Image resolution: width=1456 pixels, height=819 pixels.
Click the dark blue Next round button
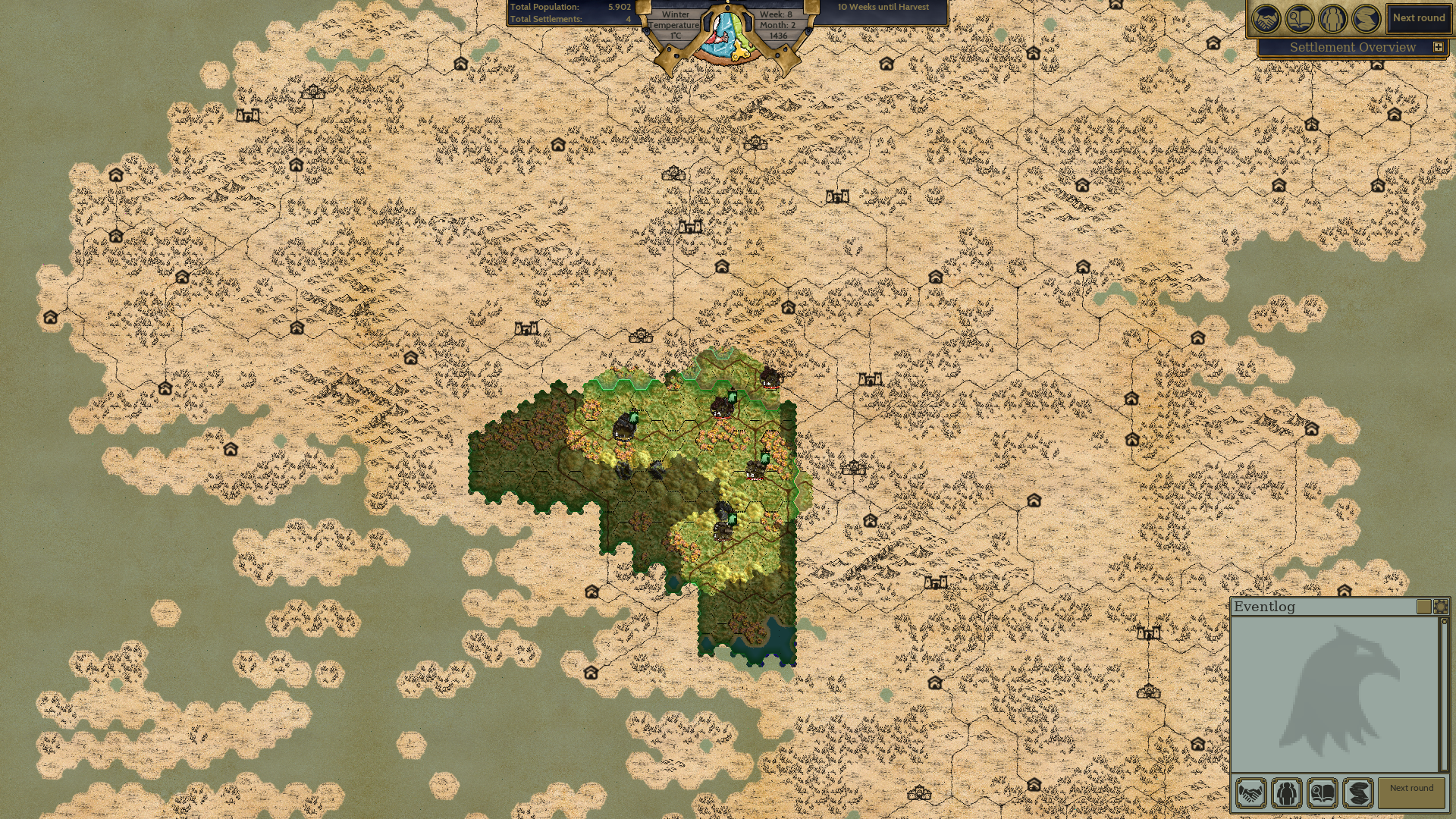tap(1418, 18)
